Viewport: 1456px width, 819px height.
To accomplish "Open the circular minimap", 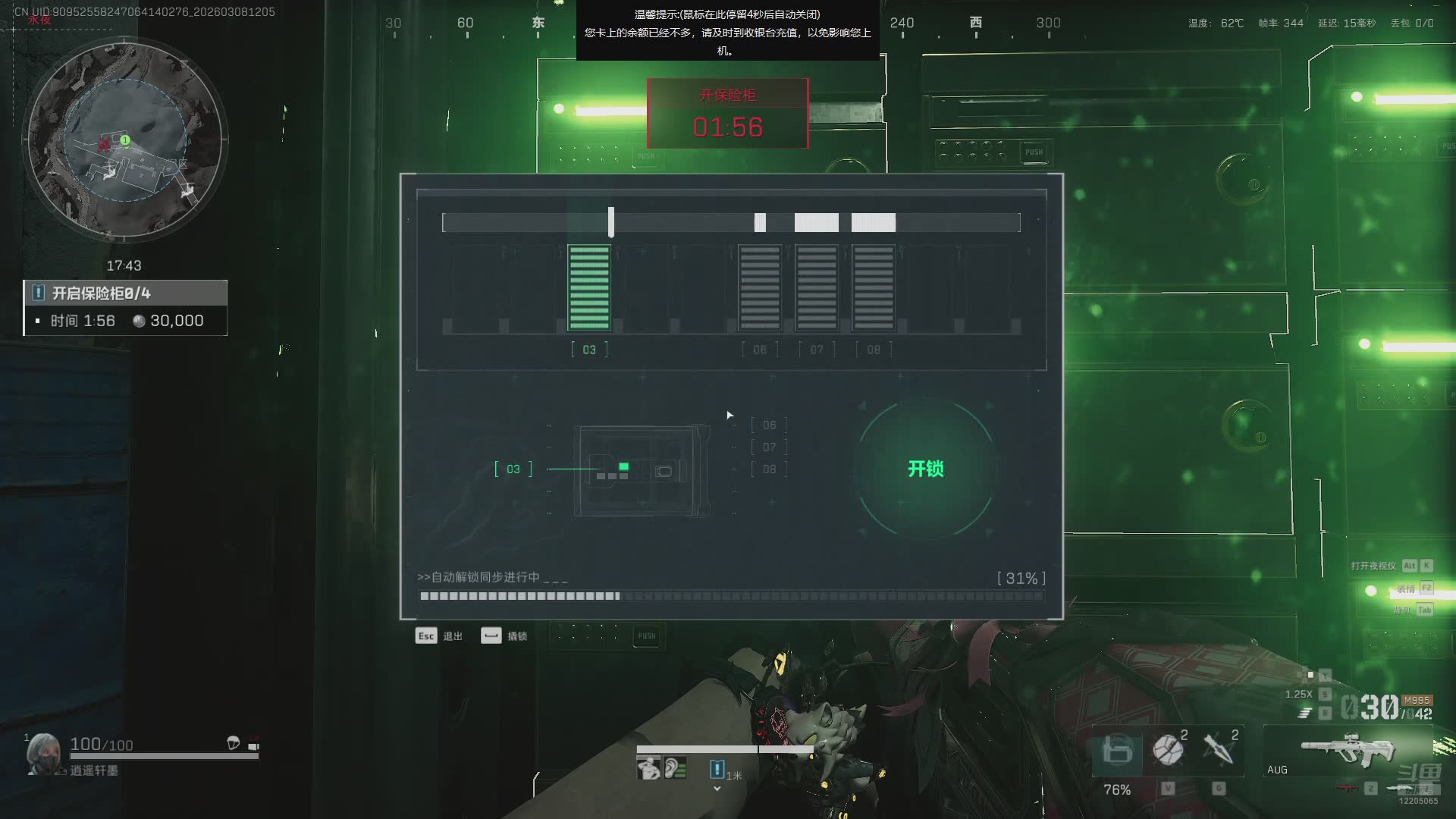I will pyautogui.click(x=125, y=141).
